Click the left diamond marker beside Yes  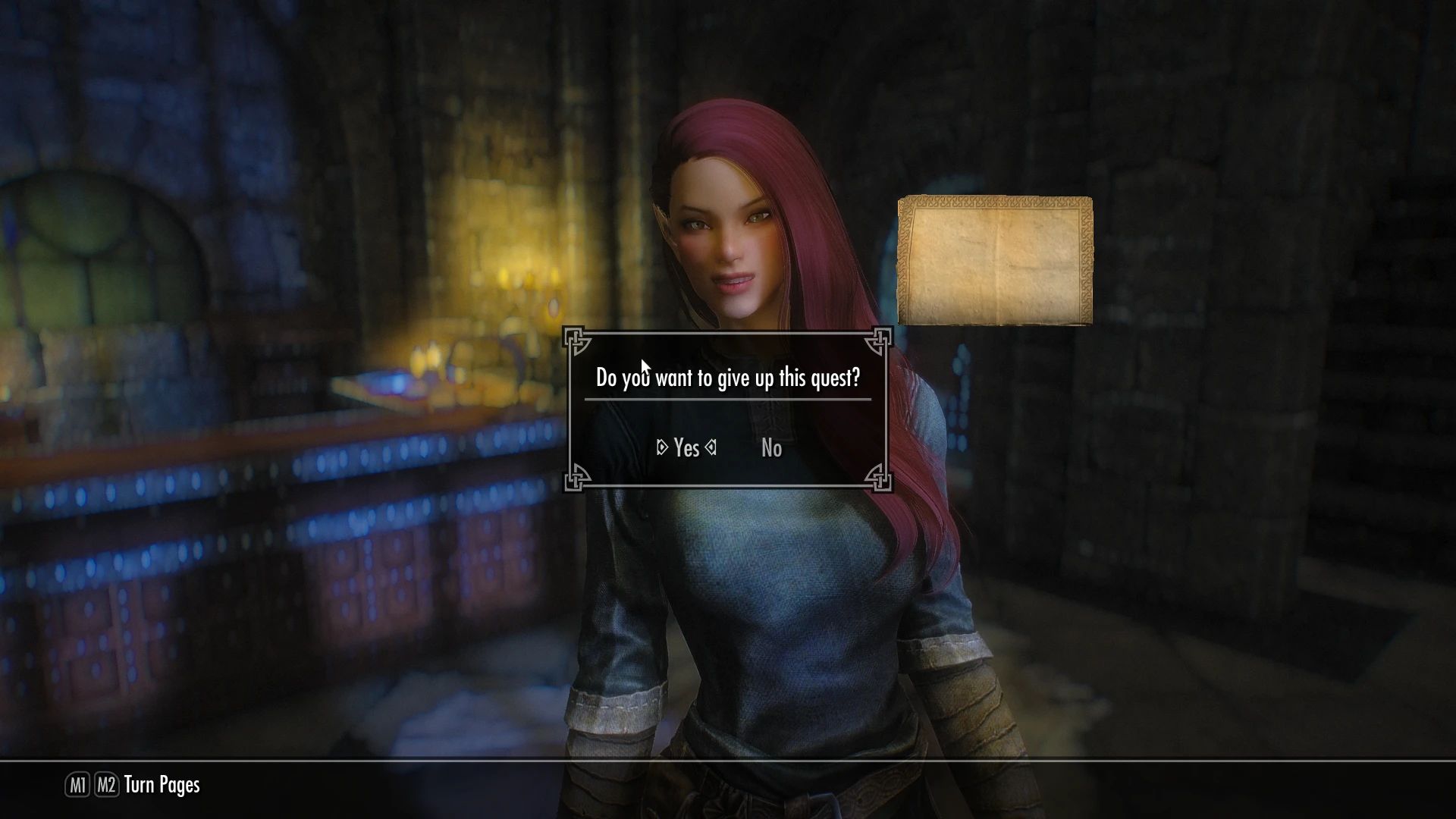661,448
